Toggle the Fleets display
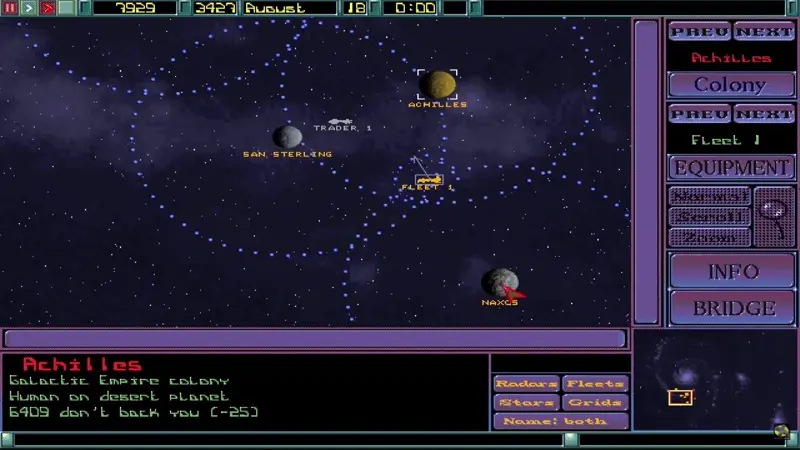The image size is (800, 450). [x=594, y=384]
